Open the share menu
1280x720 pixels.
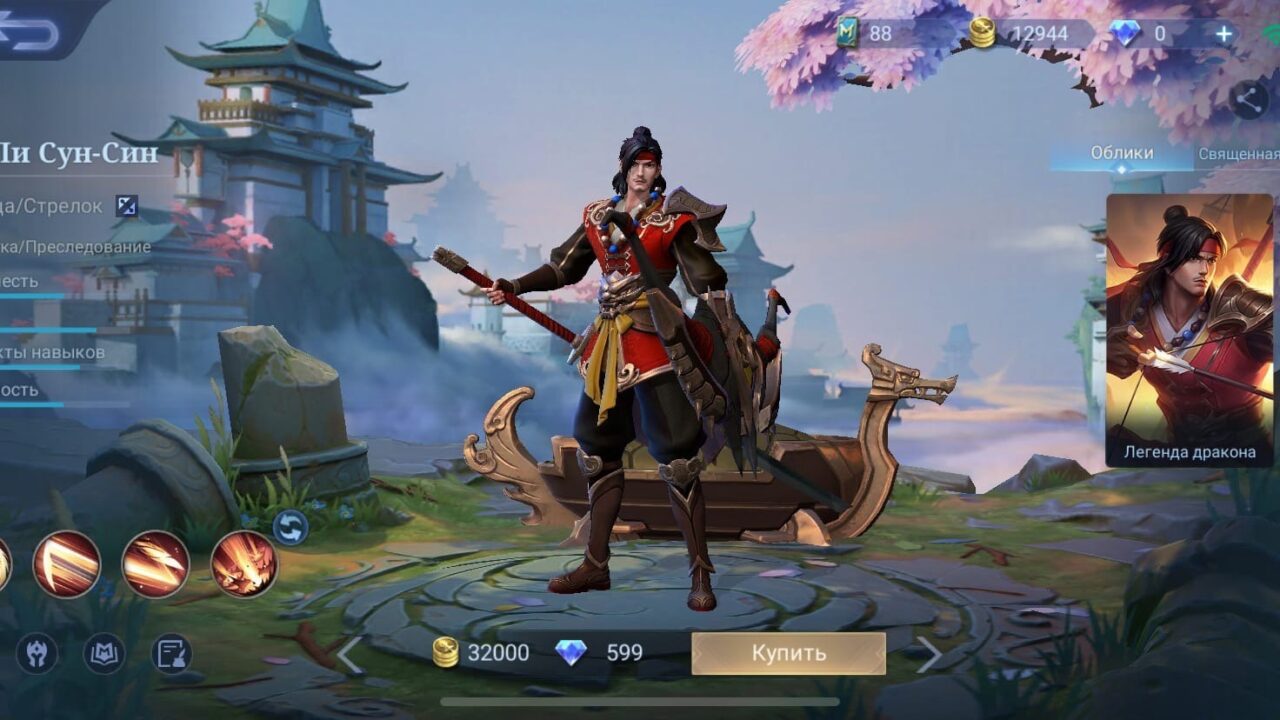tap(1248, 99)
